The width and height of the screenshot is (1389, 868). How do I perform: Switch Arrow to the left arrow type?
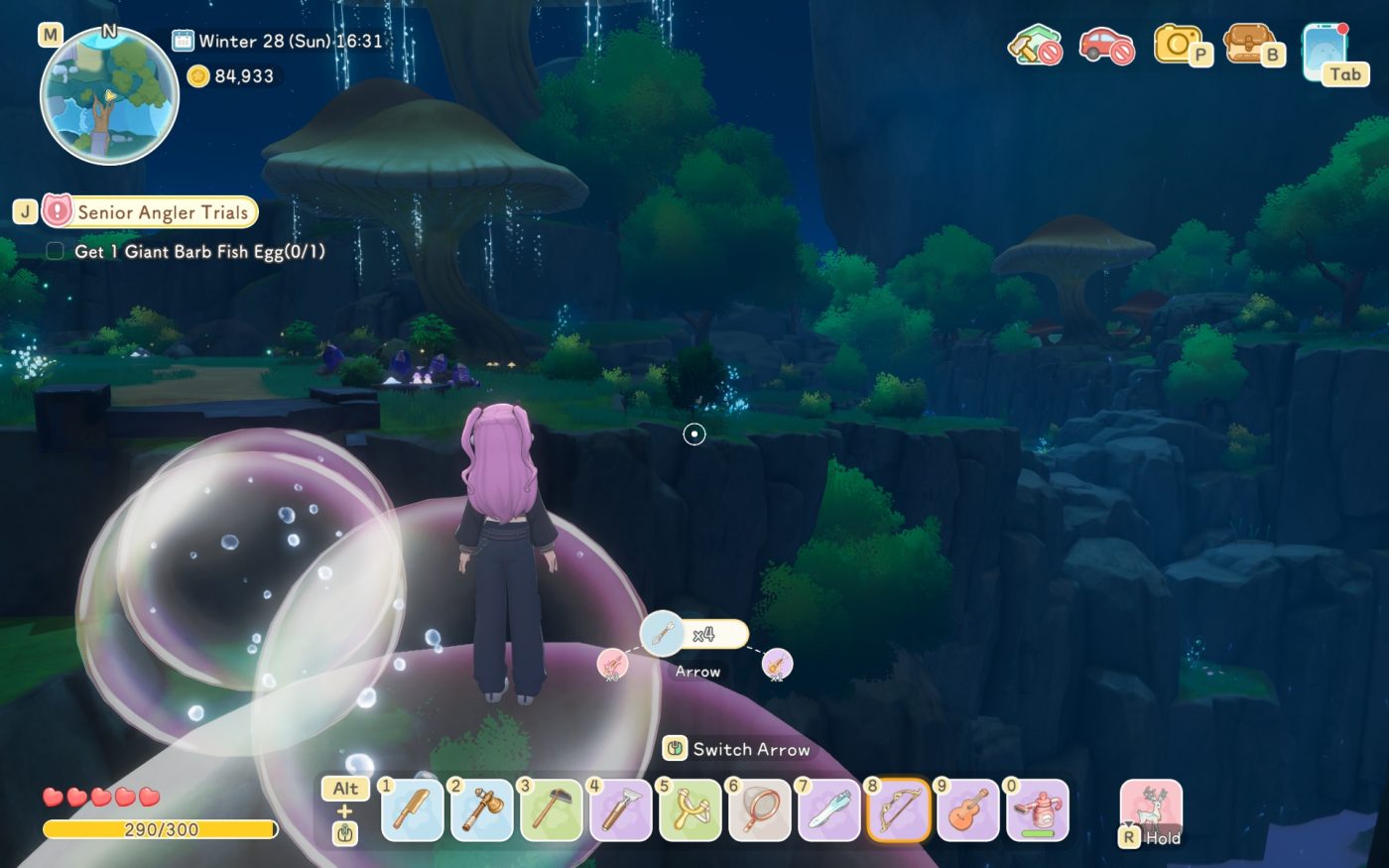click(x=612, y=663)
